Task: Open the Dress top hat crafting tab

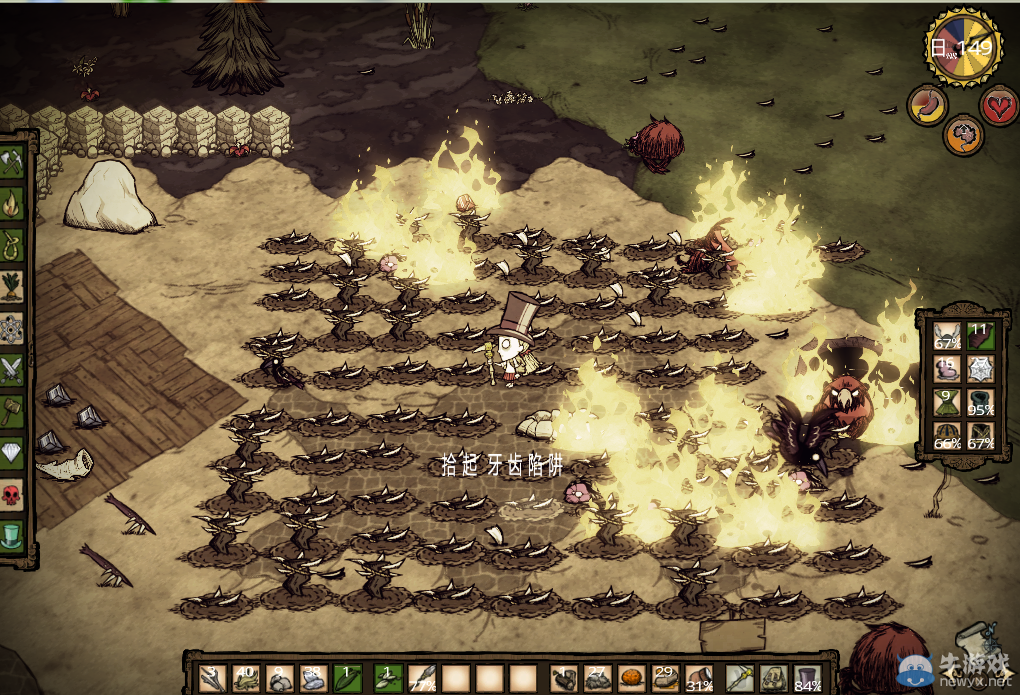Action: tap(13, 533)
